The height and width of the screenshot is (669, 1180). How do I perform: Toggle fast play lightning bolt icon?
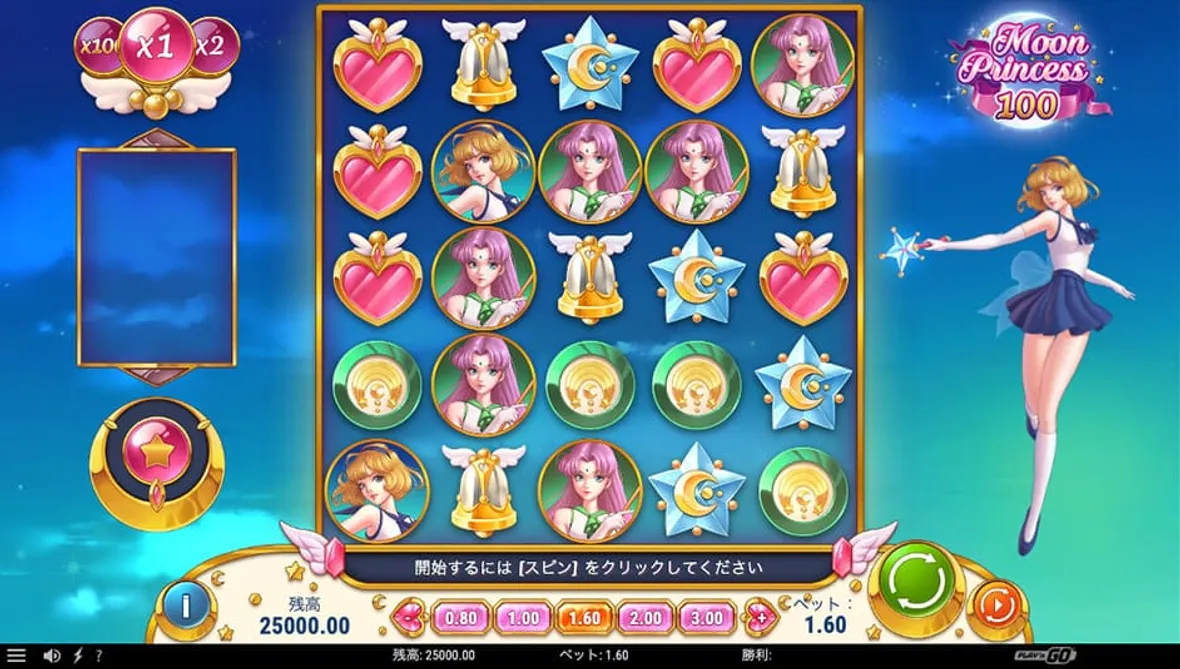(78, 656)
